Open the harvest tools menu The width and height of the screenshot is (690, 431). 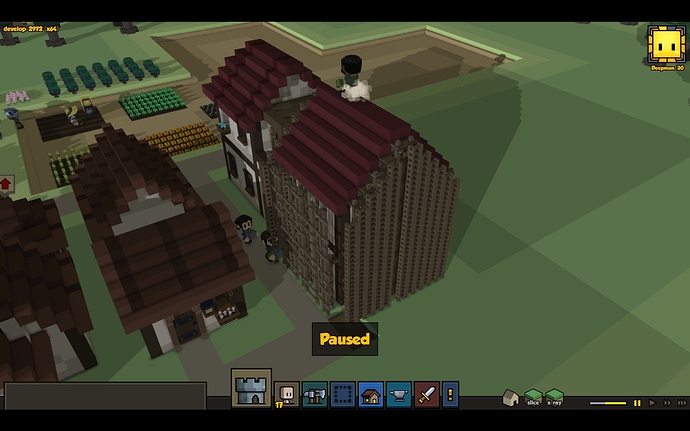click(315, 394)
